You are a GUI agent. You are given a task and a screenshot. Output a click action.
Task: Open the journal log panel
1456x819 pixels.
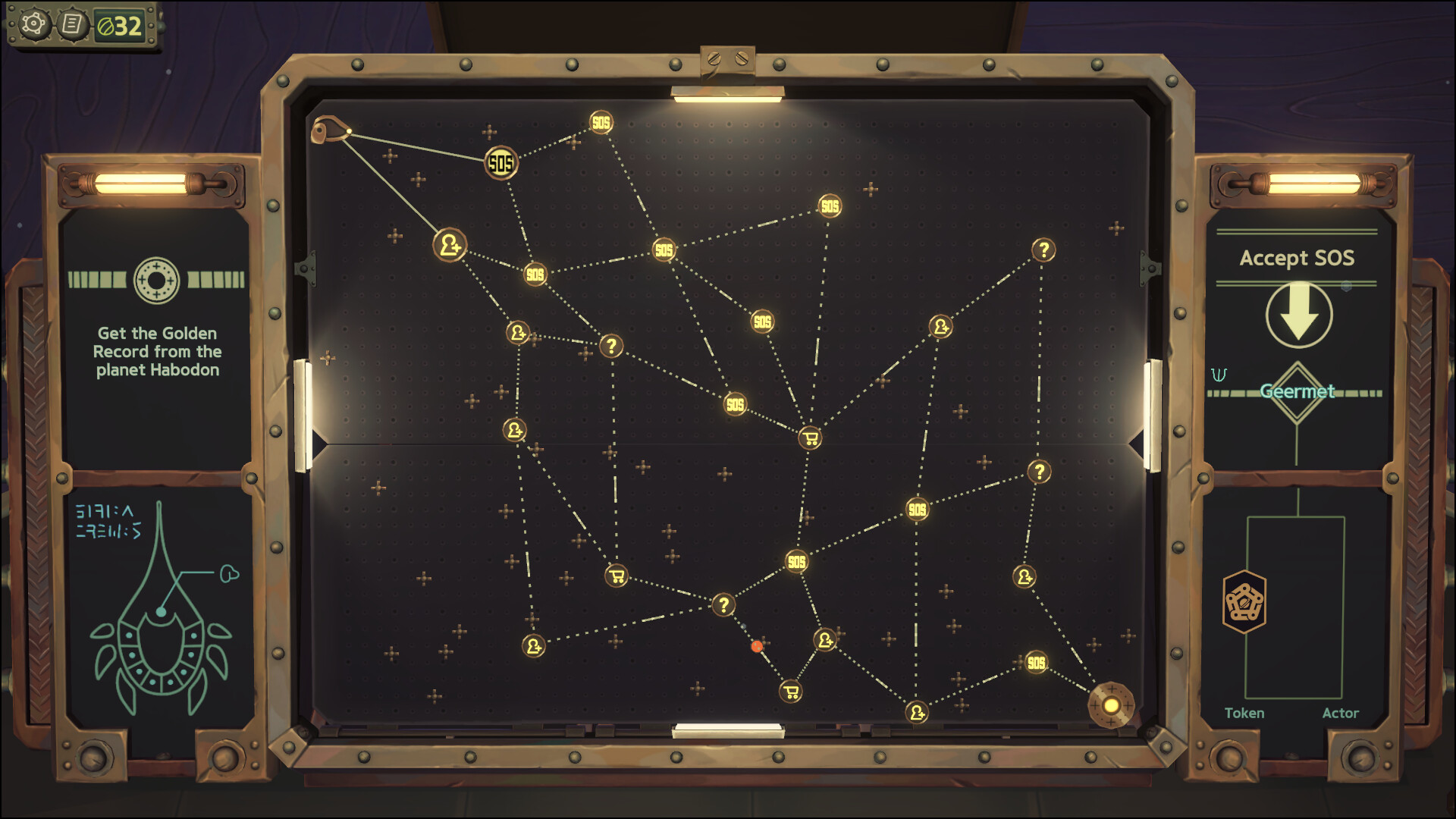(73, 23)
